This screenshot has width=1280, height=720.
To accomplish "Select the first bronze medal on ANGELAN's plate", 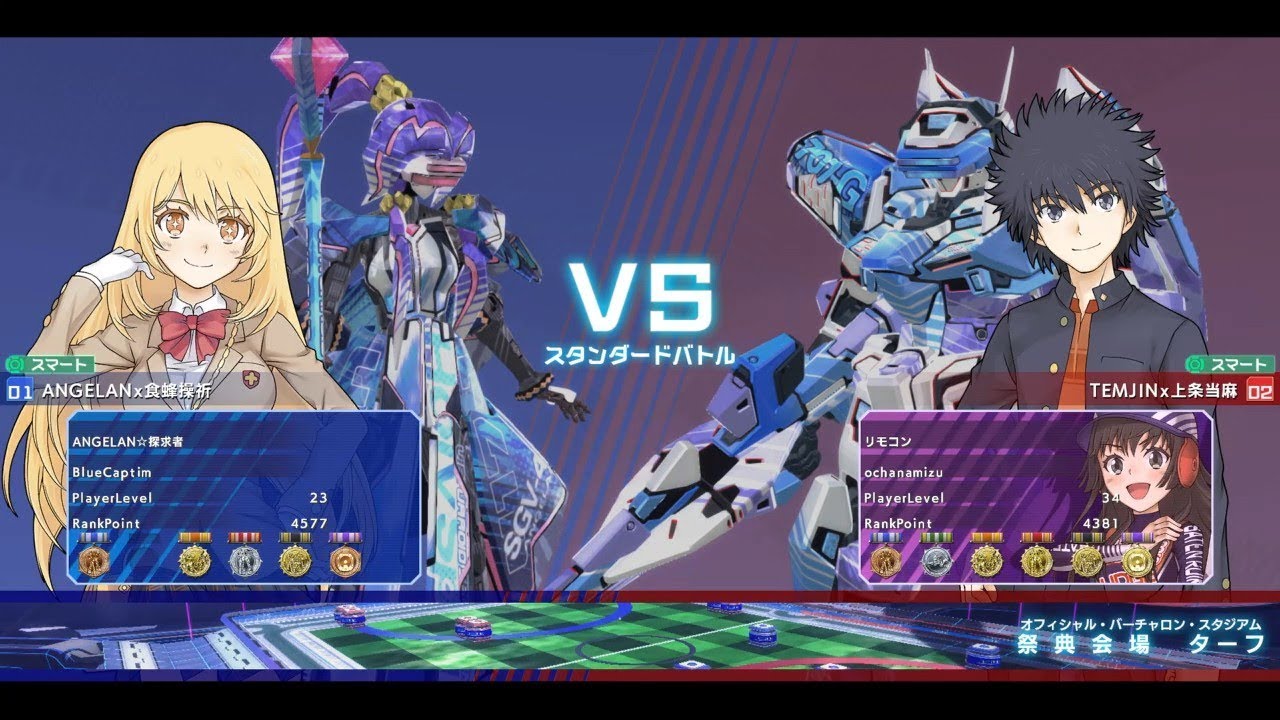I will [94, 560].
